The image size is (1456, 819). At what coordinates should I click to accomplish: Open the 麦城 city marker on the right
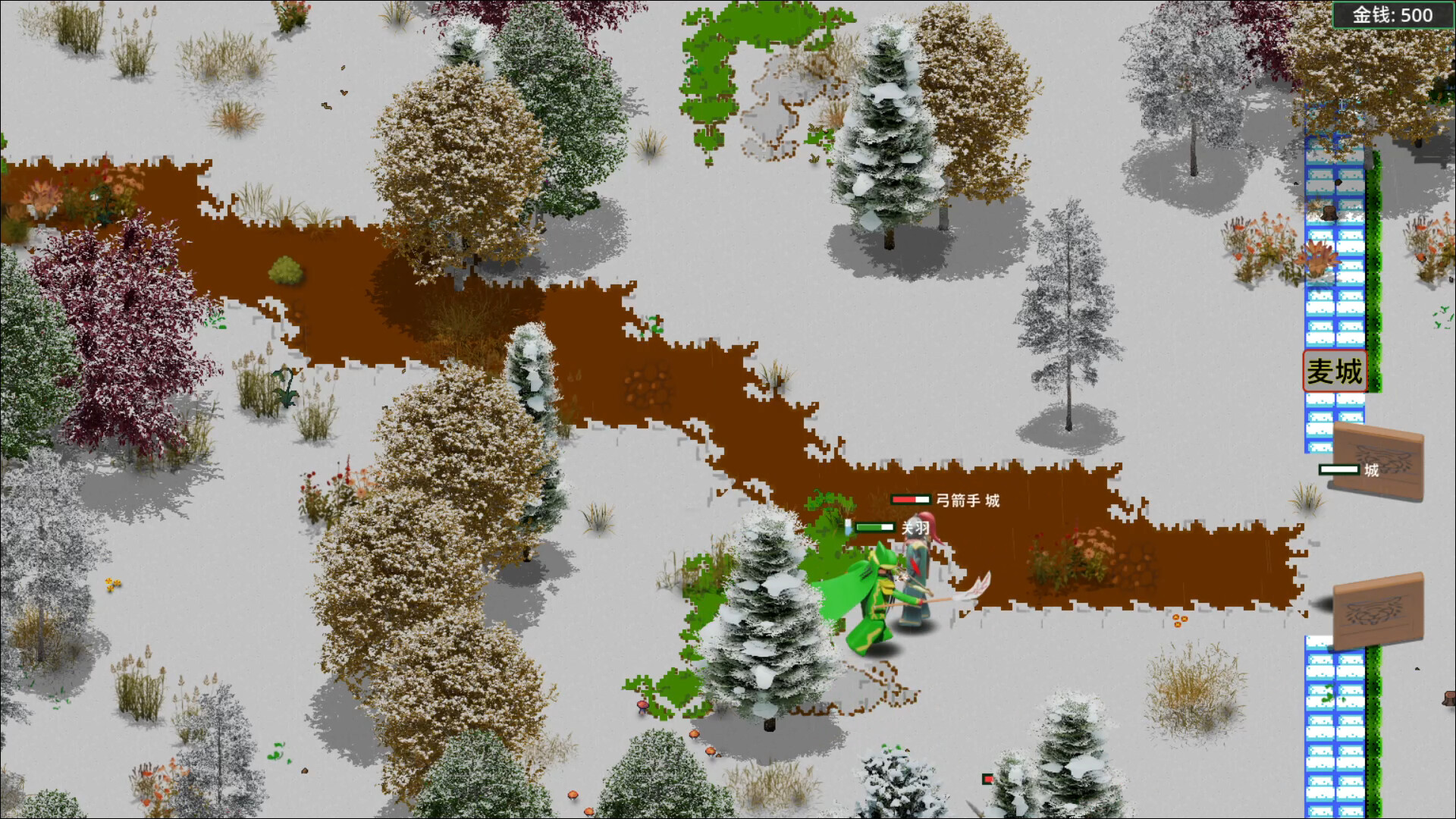click(1334, 371)
